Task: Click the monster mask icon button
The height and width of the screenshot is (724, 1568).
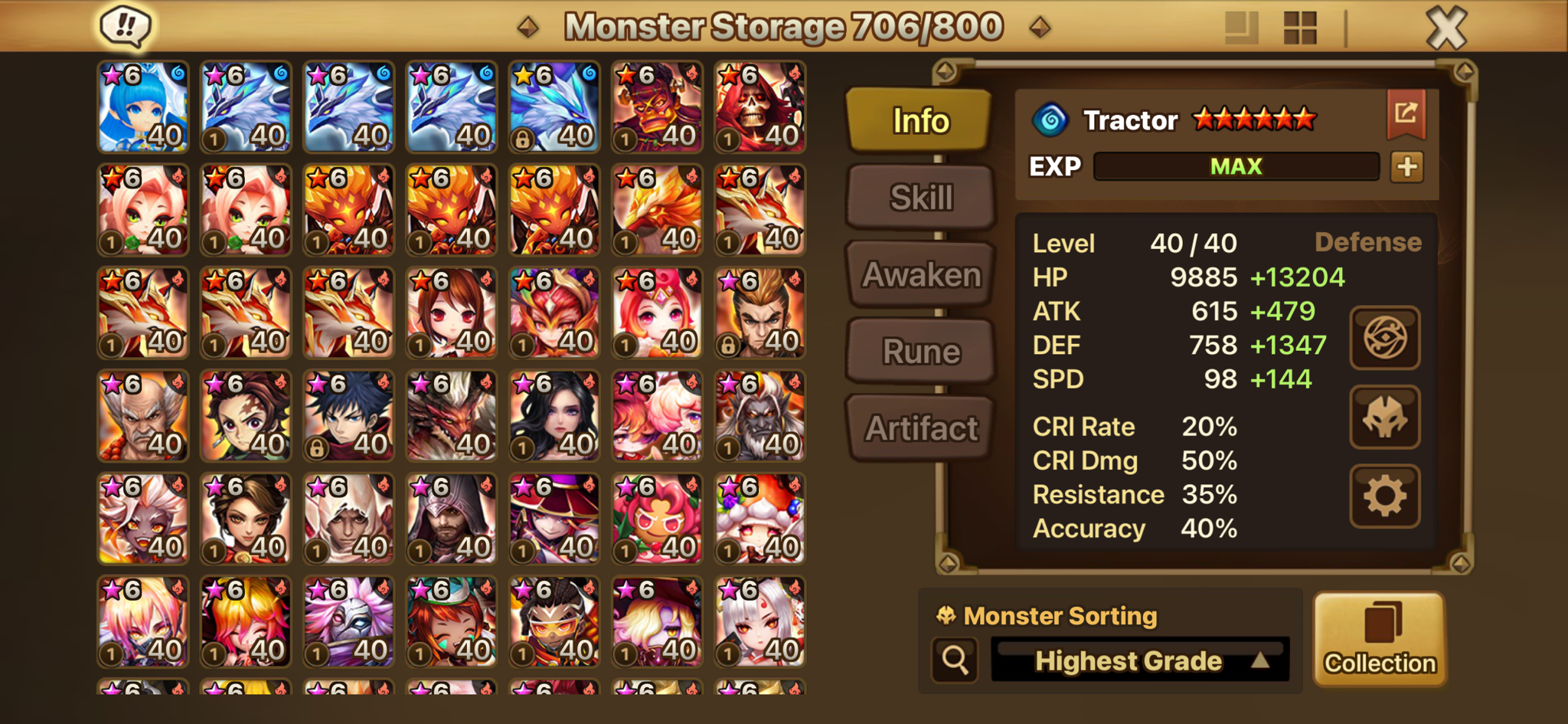Action: click(1384, 418)
